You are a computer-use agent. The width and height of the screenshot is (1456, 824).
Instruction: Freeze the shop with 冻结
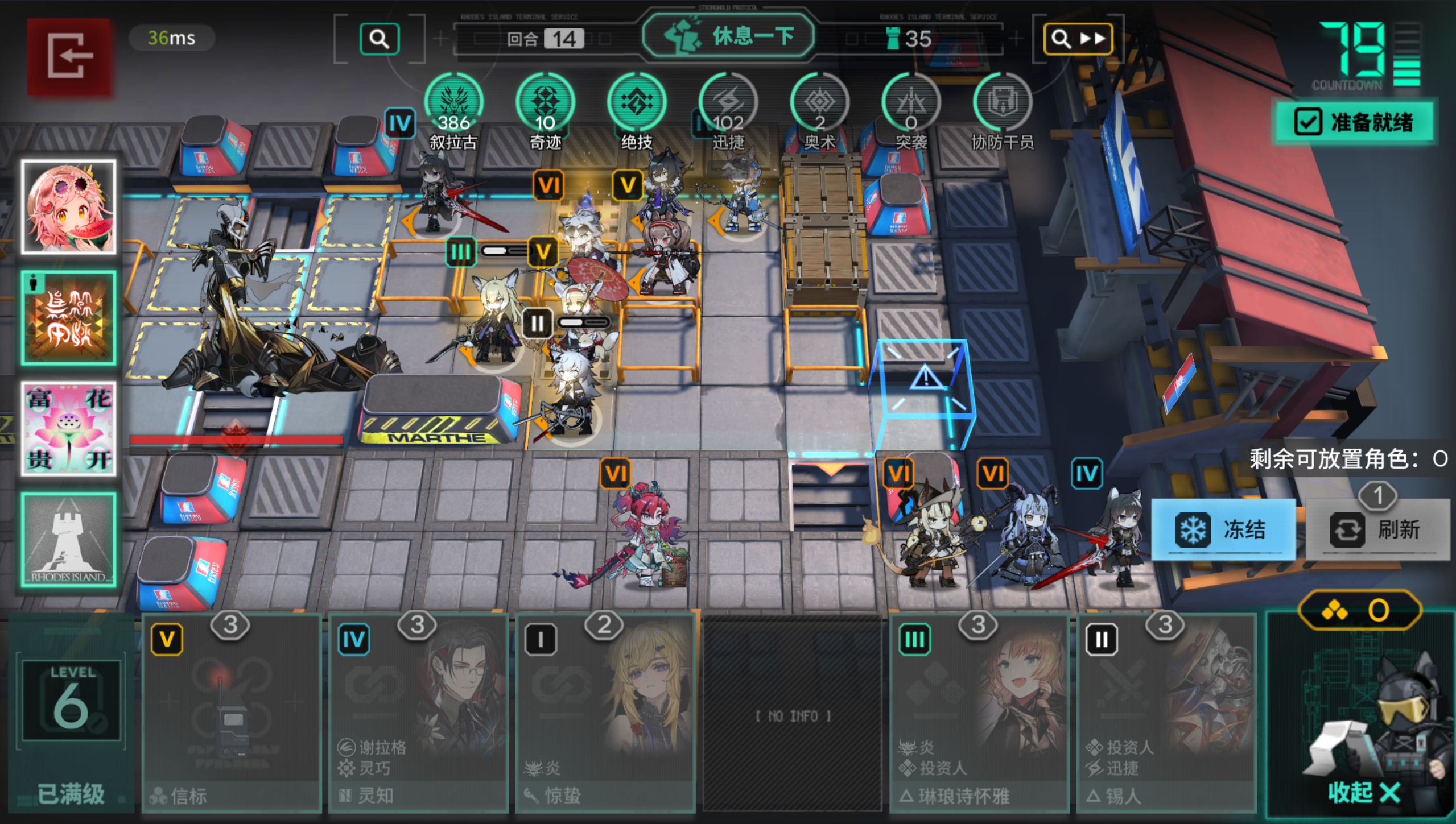tap(1223, 529)
